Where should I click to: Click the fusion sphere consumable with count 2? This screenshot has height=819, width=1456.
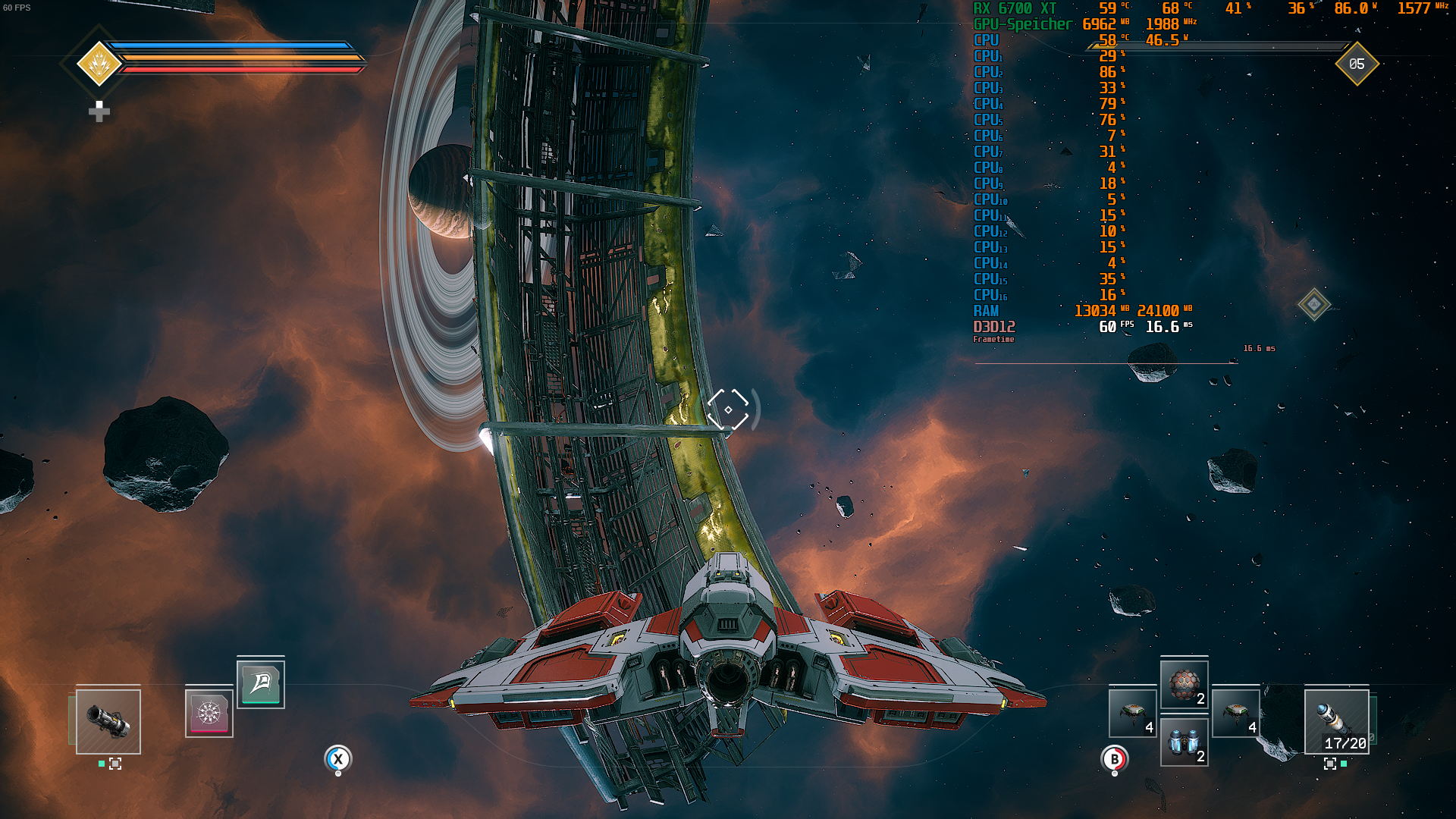point(1185,684)
